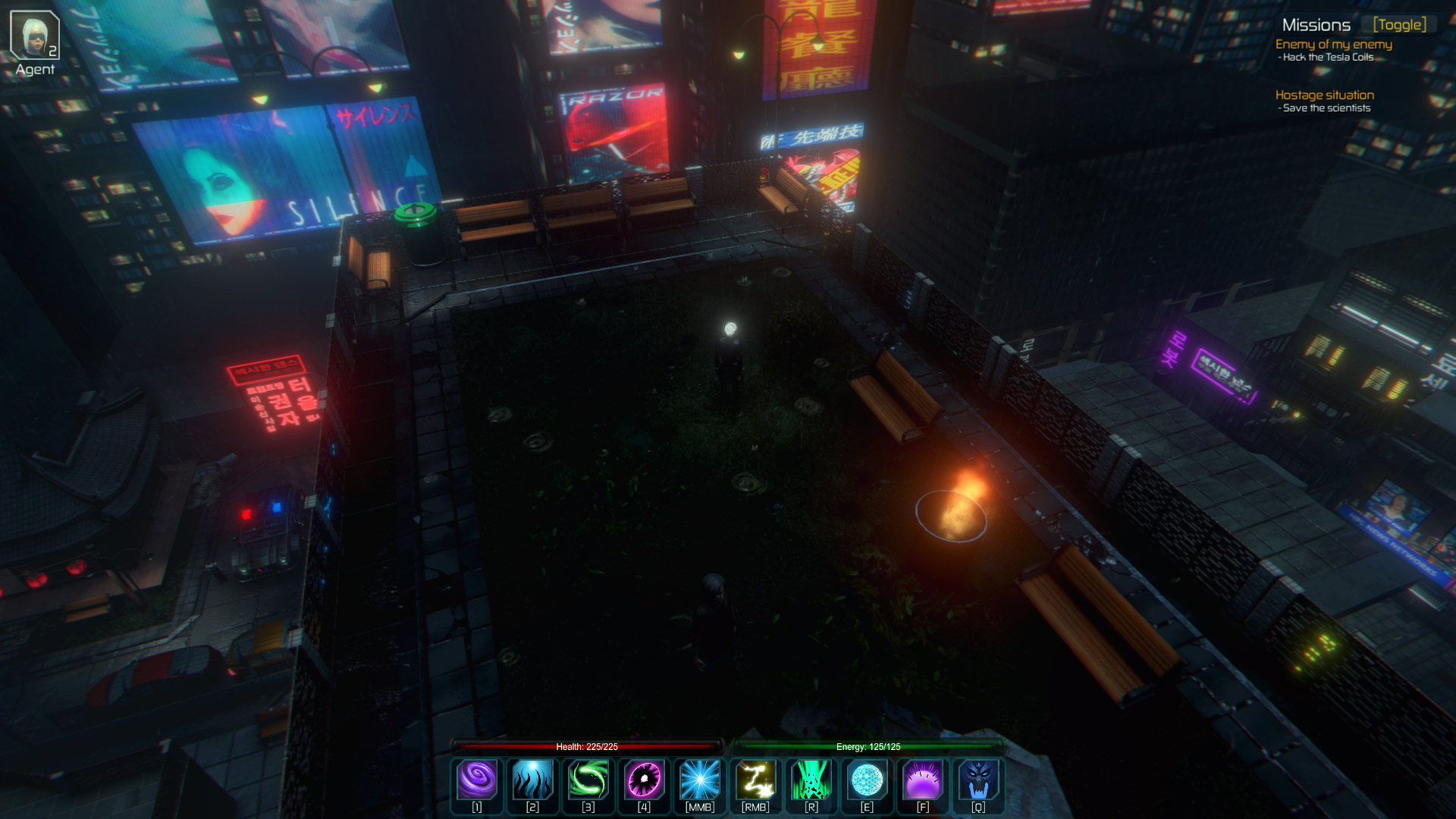
Task: Activate the purple vortex swirl ability
Action: click(x=477, y=780)
